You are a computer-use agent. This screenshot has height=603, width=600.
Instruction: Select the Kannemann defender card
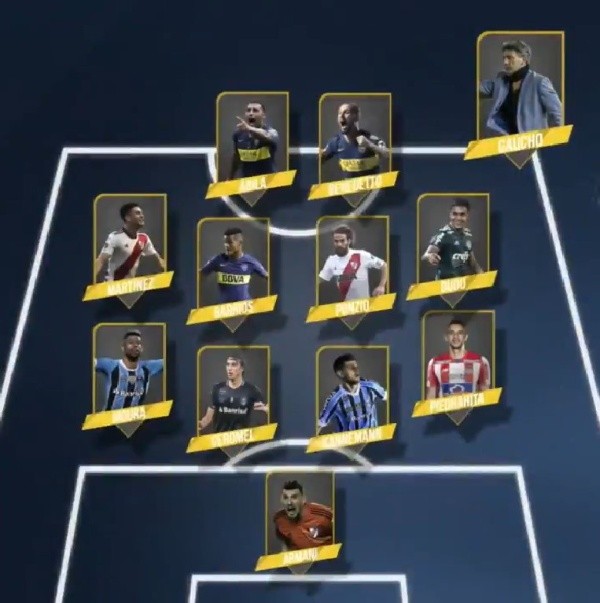(x=352, y=397)
